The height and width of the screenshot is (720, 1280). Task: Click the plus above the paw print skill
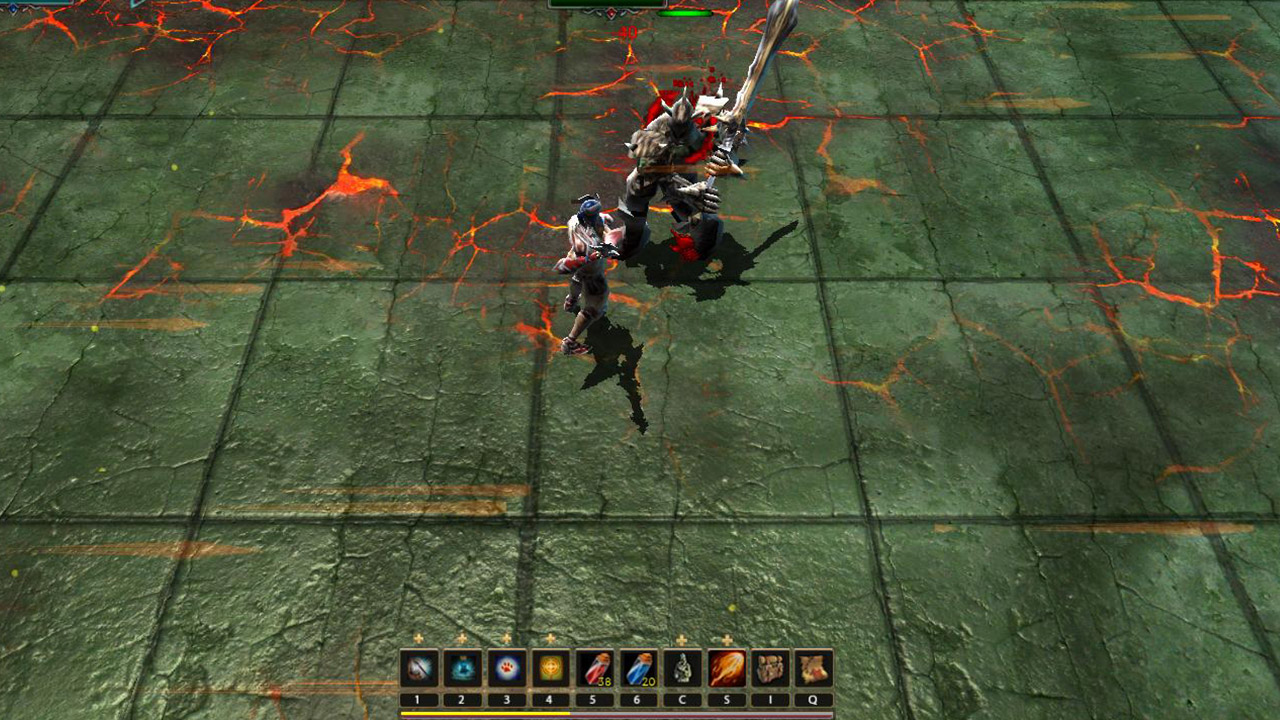point(505,639)
